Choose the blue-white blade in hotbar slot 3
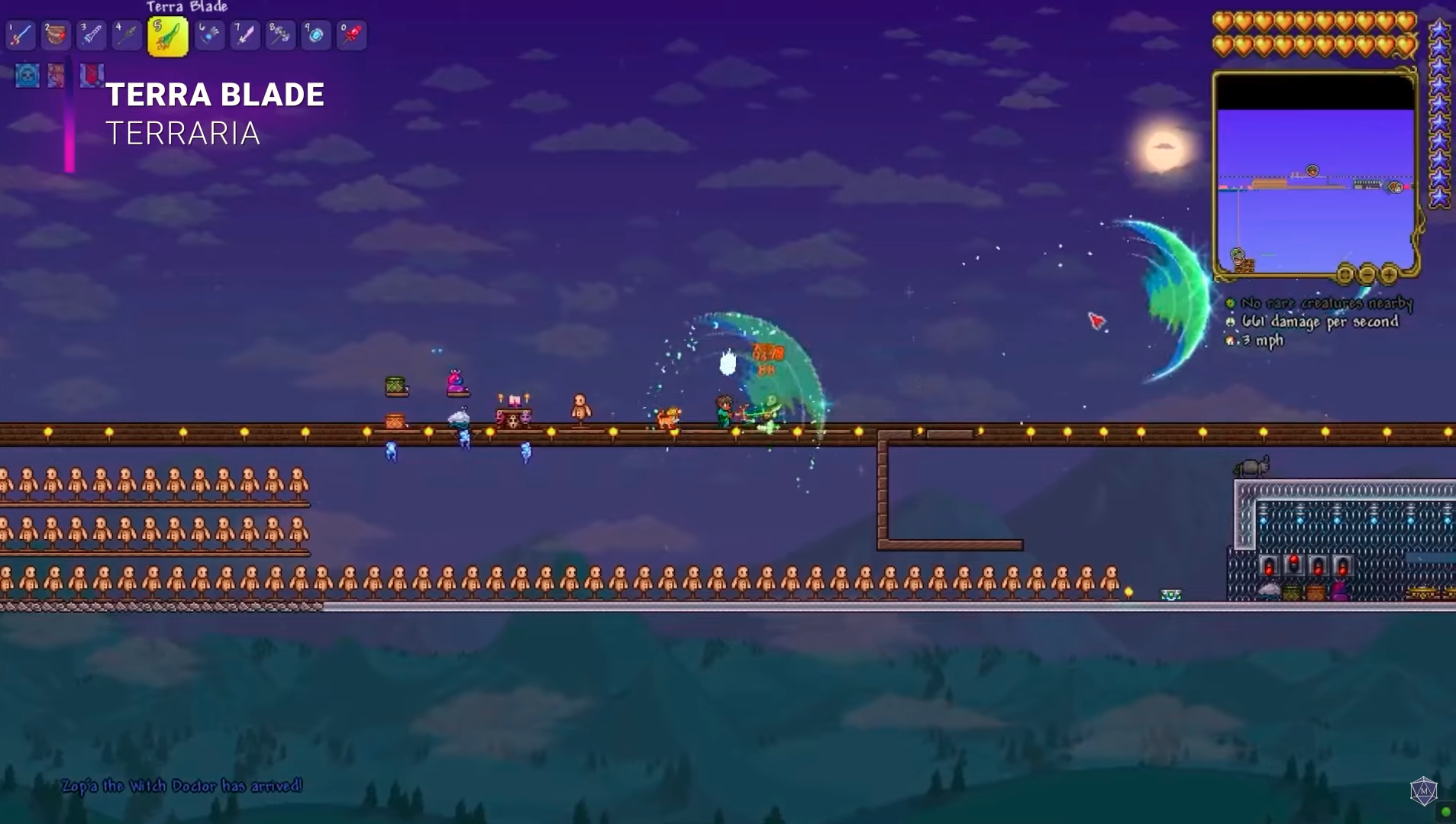Screen dimensions: 1456x824 click(x=92, y=35)
